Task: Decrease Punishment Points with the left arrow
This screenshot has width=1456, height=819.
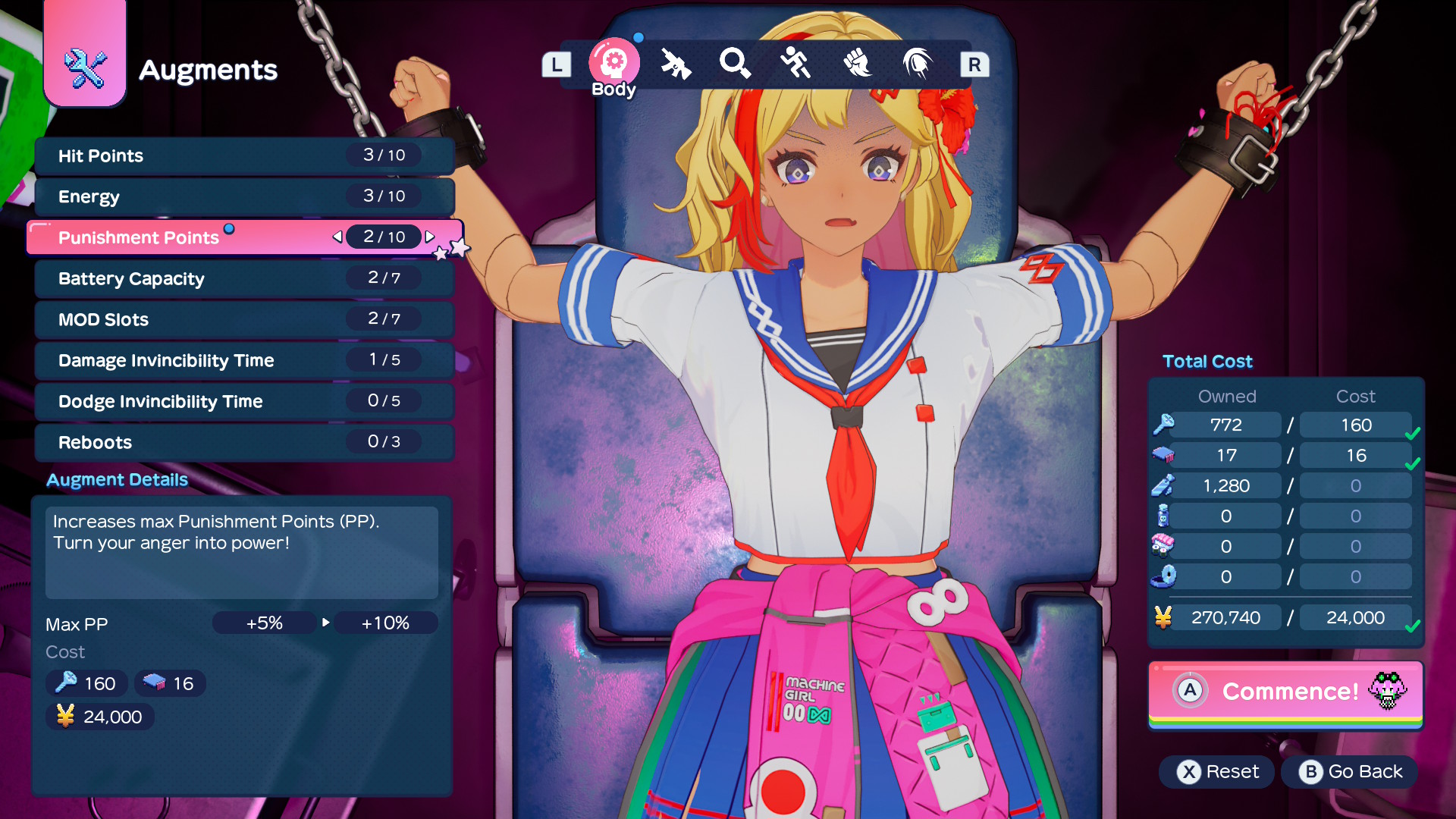Action: [337, 237]
